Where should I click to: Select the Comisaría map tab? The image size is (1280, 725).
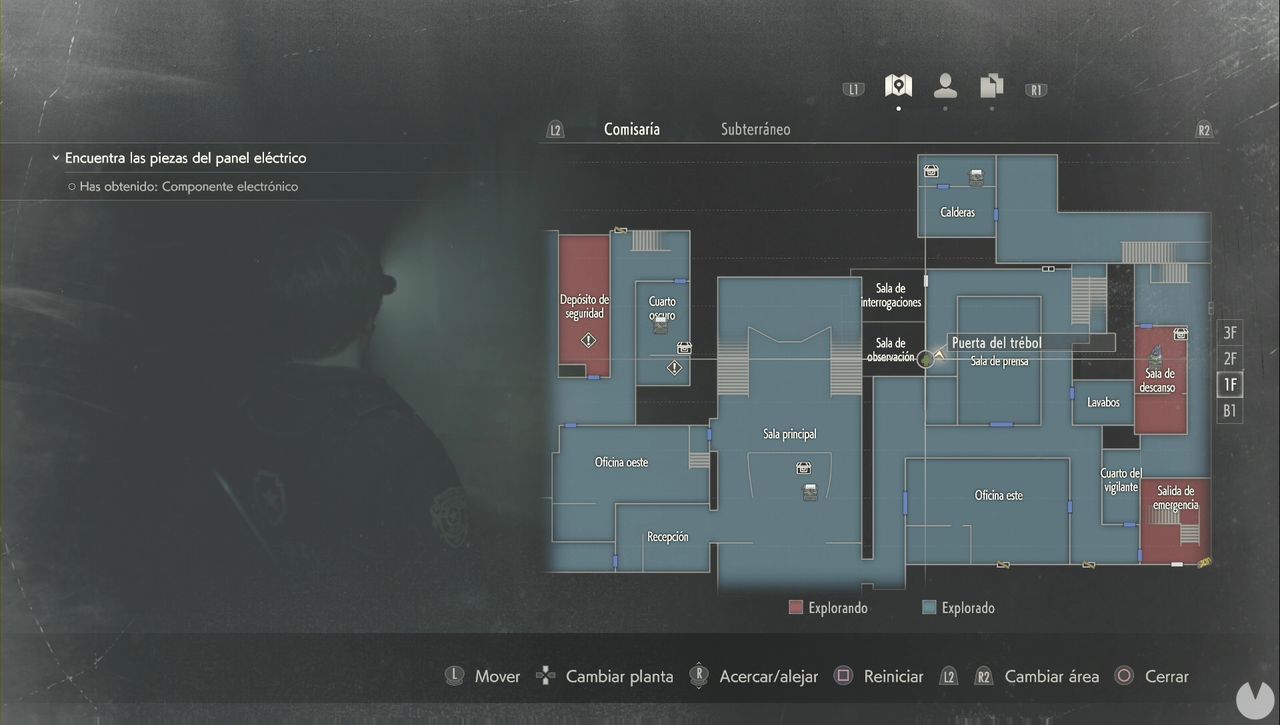pos(631,129)
